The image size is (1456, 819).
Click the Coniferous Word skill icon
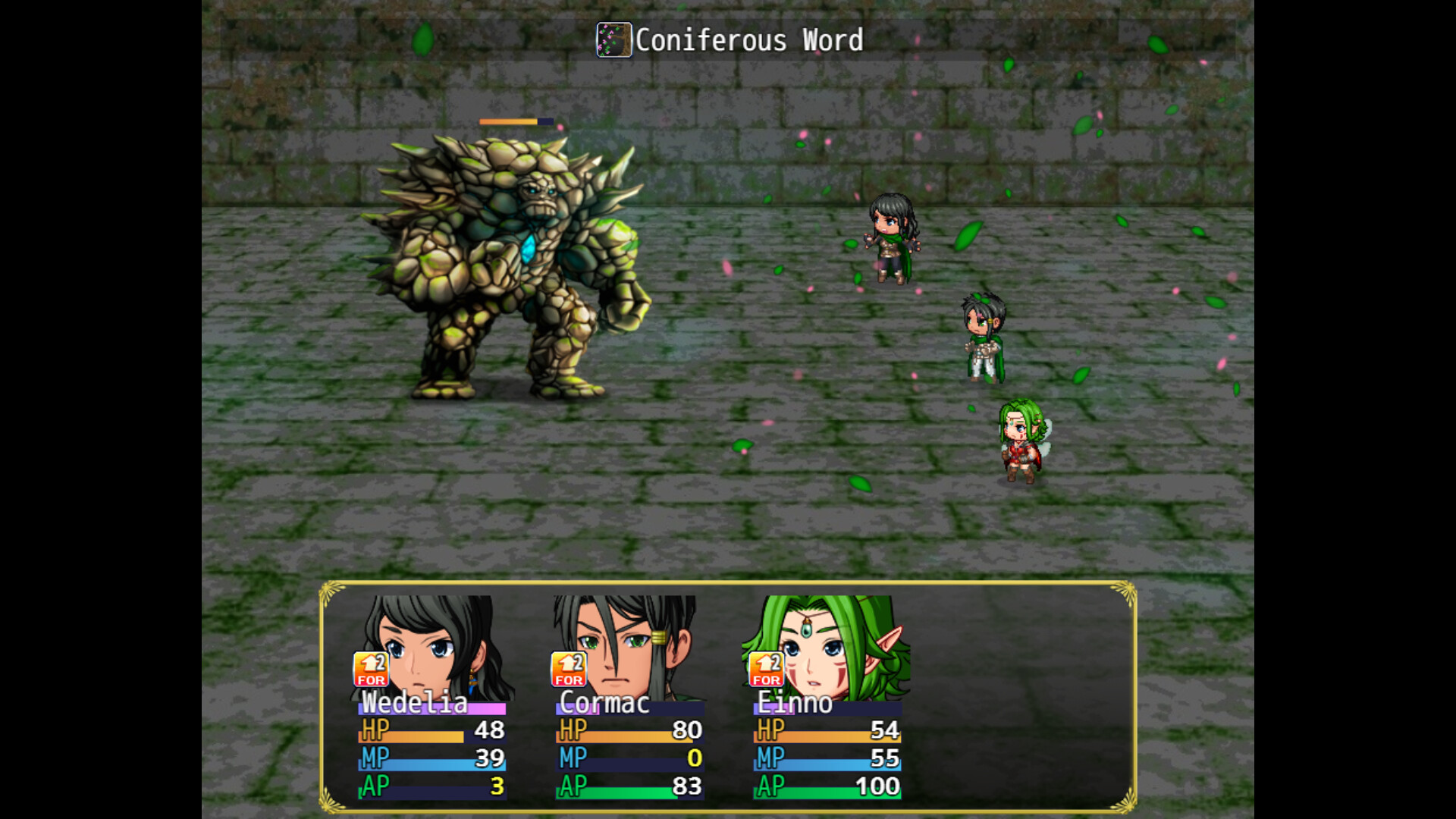[613, 39]
